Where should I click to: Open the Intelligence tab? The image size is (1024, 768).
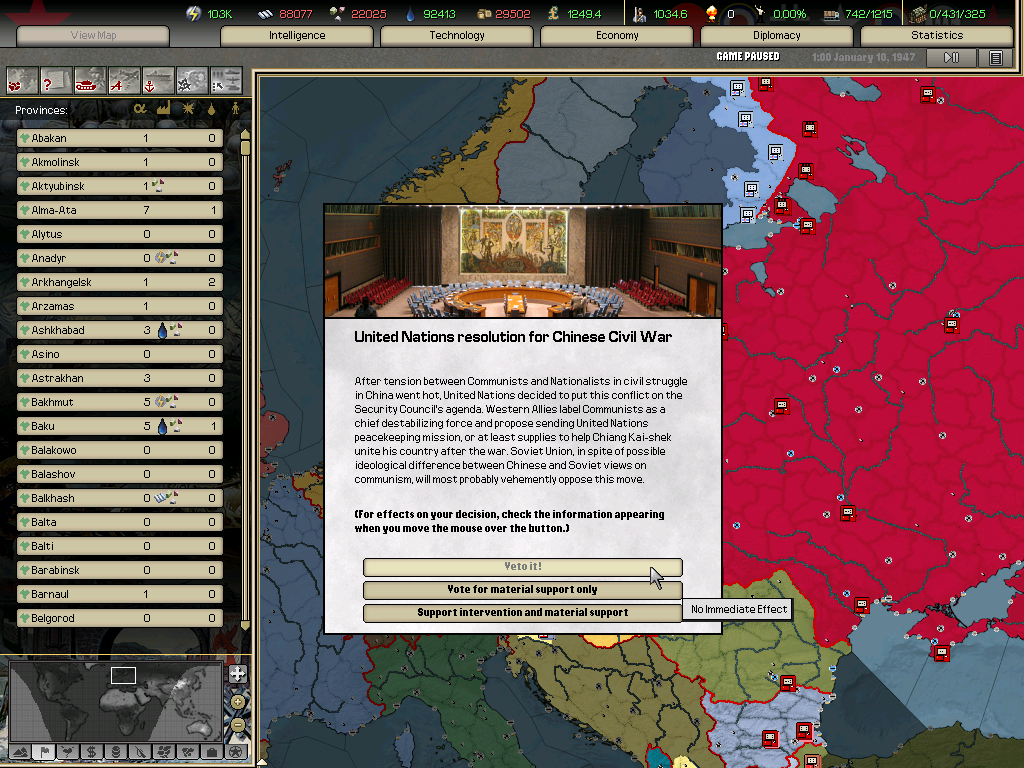297,36
